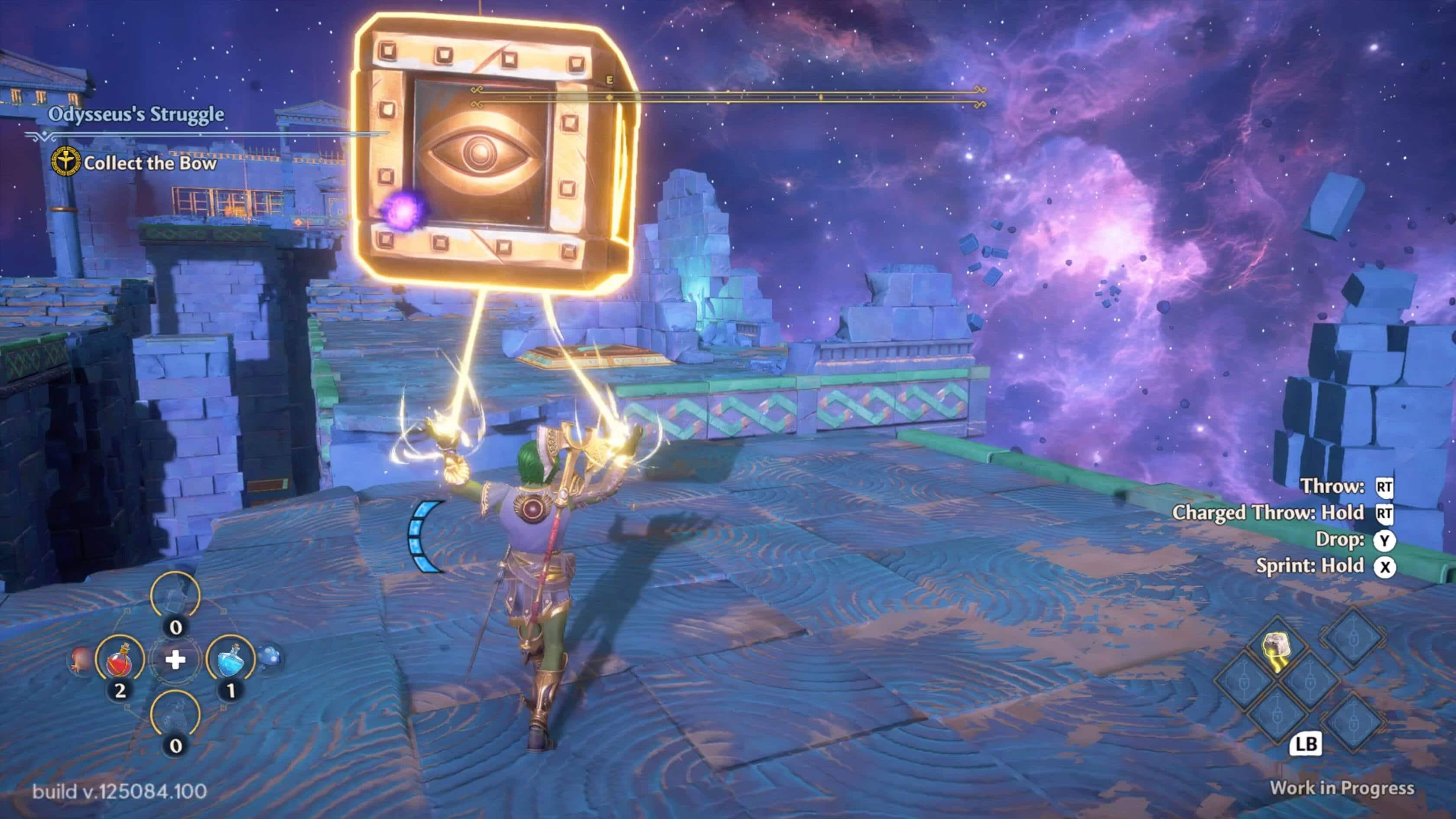Viewport: 1456px width, 819px height.
Task: Click the white plus at the potion wheel center
Action: click(175, 660)
